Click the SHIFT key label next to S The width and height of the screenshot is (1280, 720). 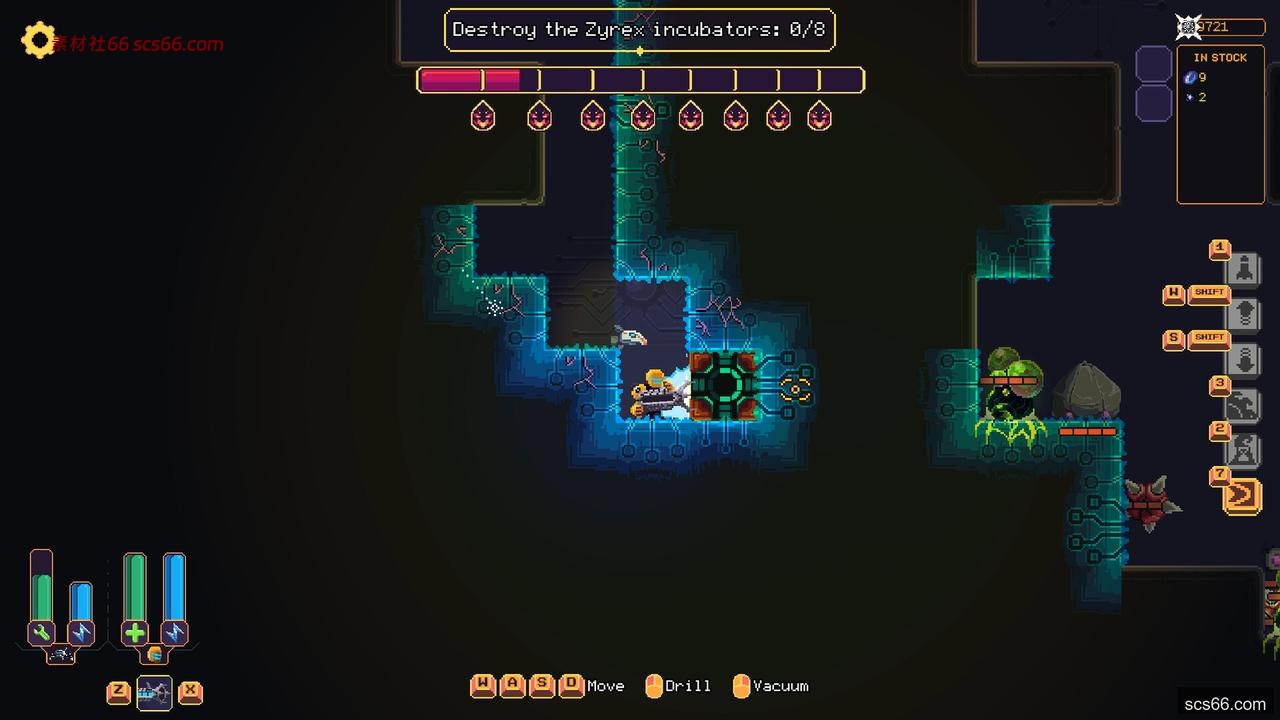click(x=1210, y=338)
